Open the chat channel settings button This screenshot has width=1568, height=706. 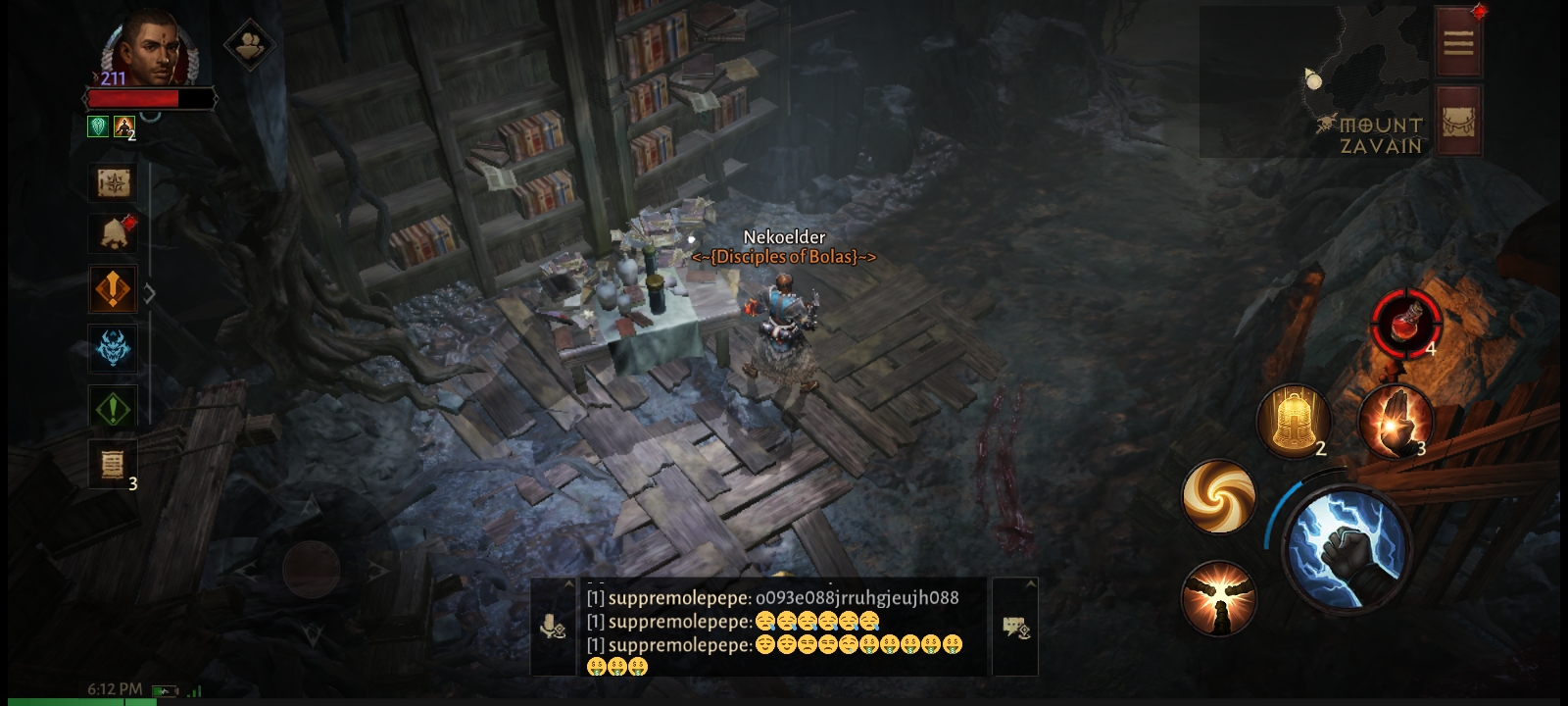(1015, 627)
